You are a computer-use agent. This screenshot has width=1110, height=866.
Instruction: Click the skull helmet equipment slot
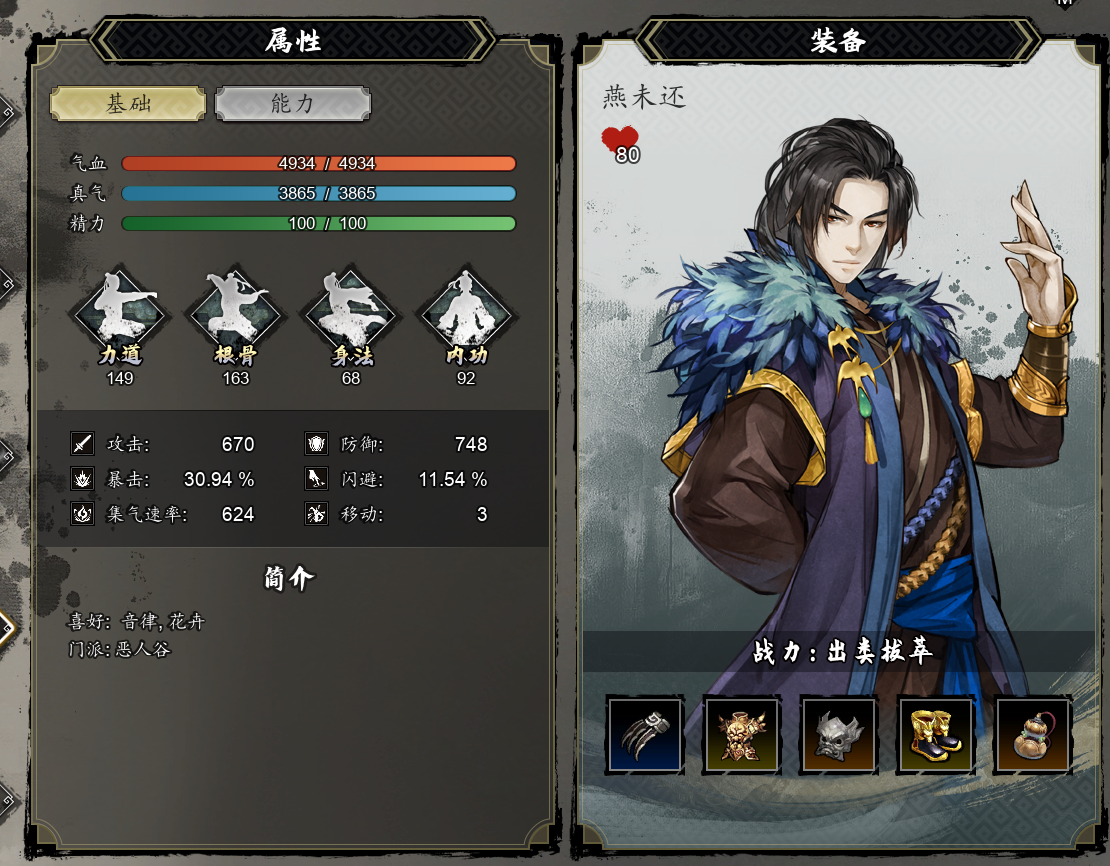pyautogui.click(x=839, y=736)
